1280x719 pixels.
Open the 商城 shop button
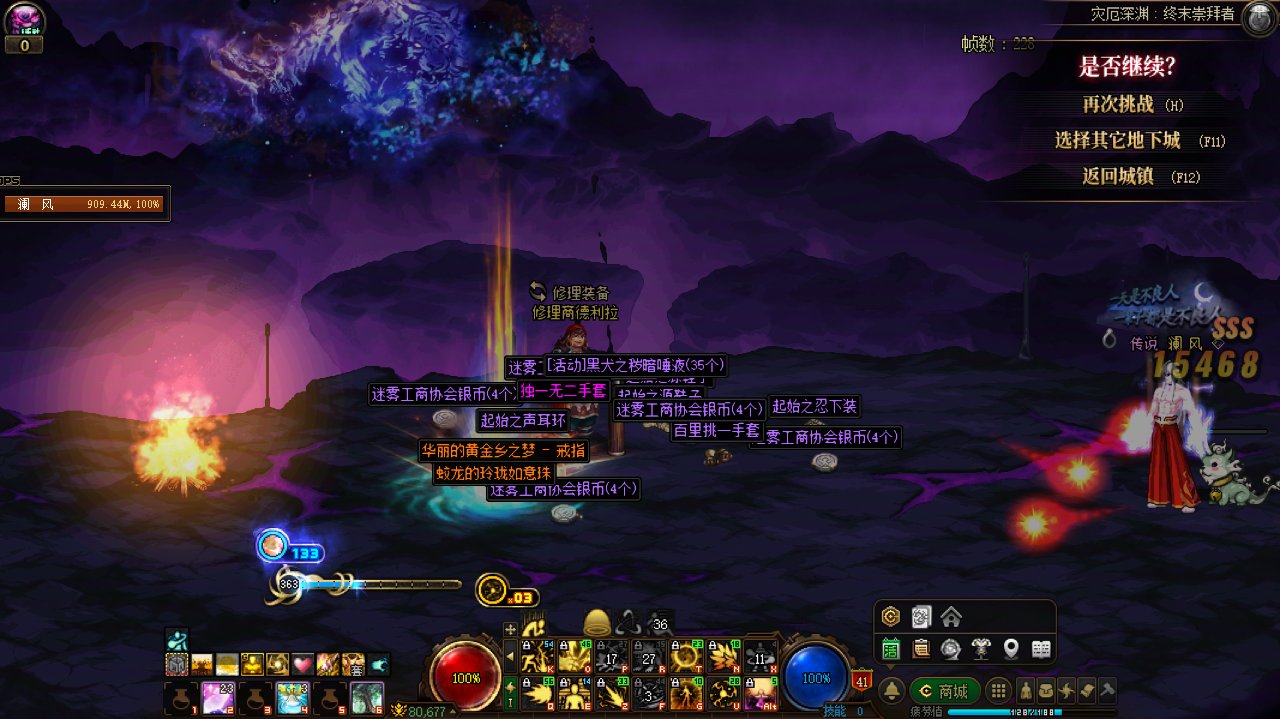pos(944,691)
